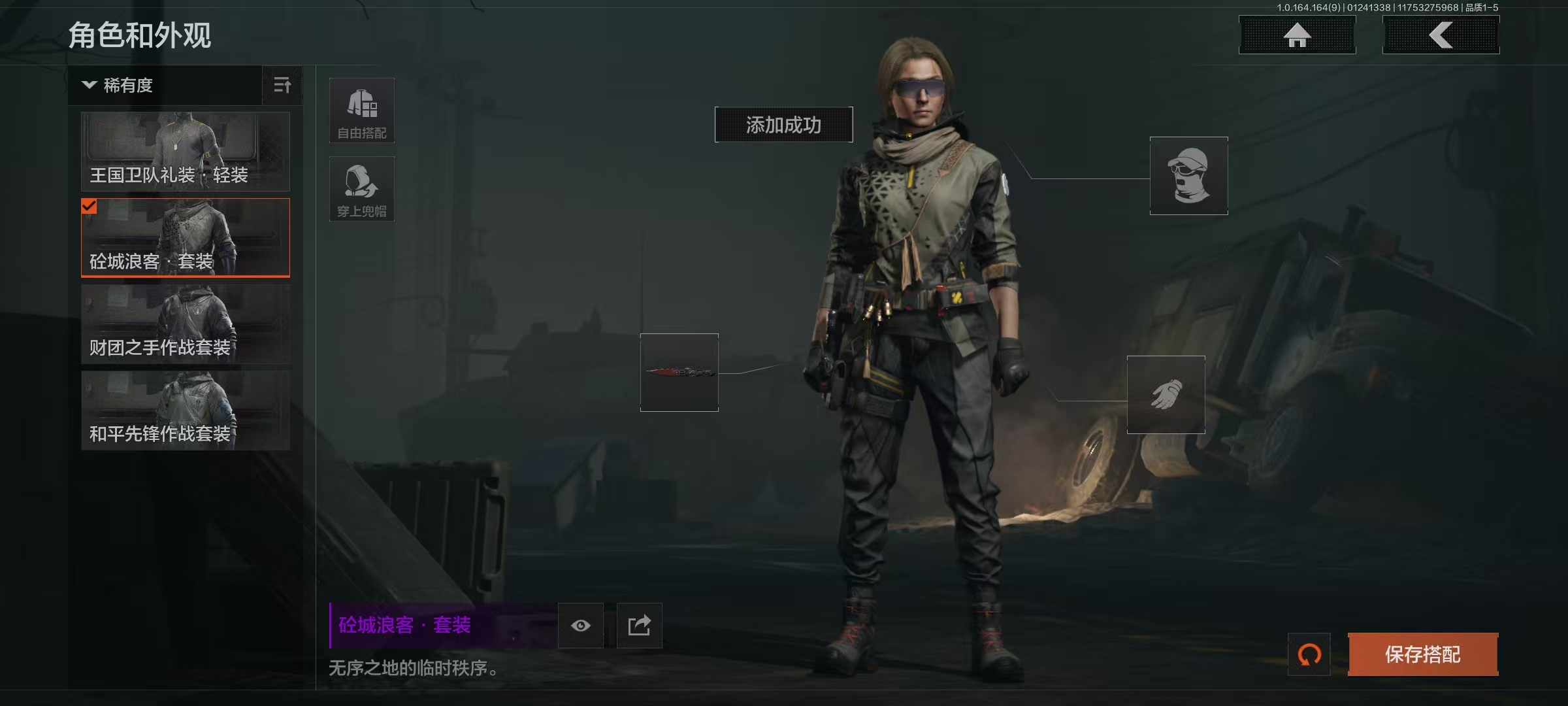This screenshot has width=1568, height=706.
Task: Select the knife weapon skin slot
Action: pyautogui.click(x=679, y=373)
